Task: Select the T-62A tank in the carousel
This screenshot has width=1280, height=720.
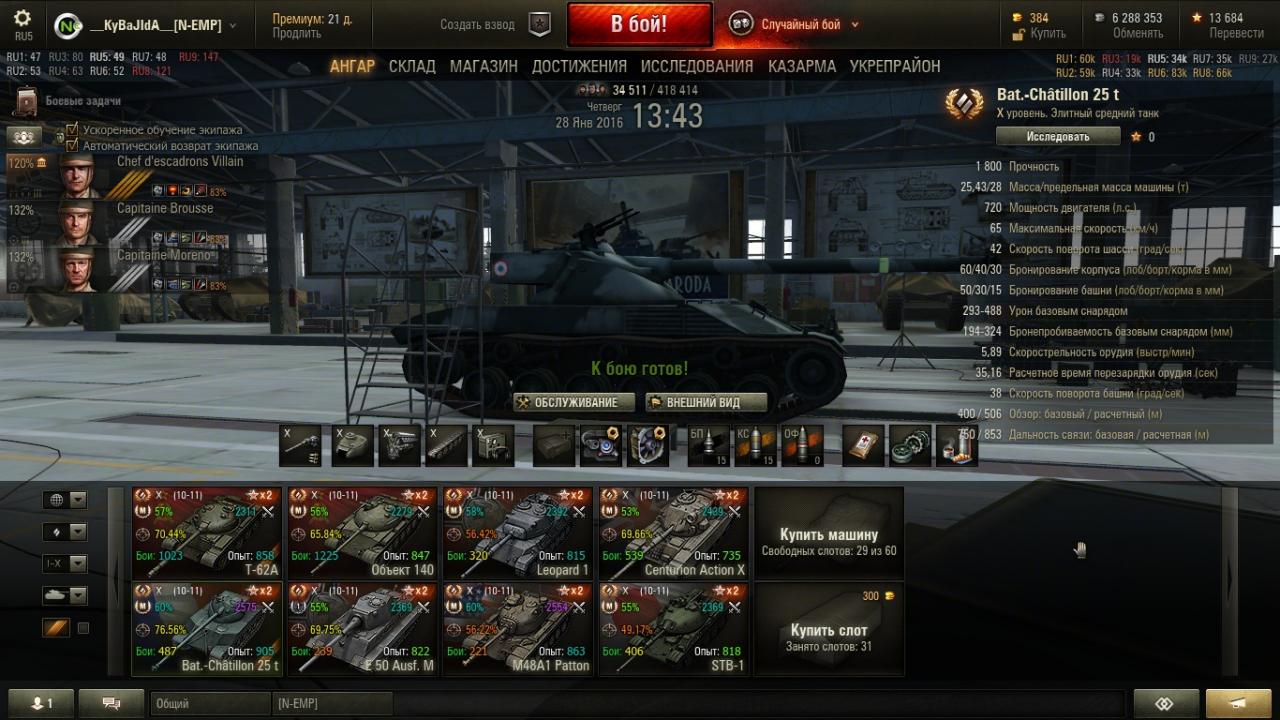Action: tap(207, 533)
